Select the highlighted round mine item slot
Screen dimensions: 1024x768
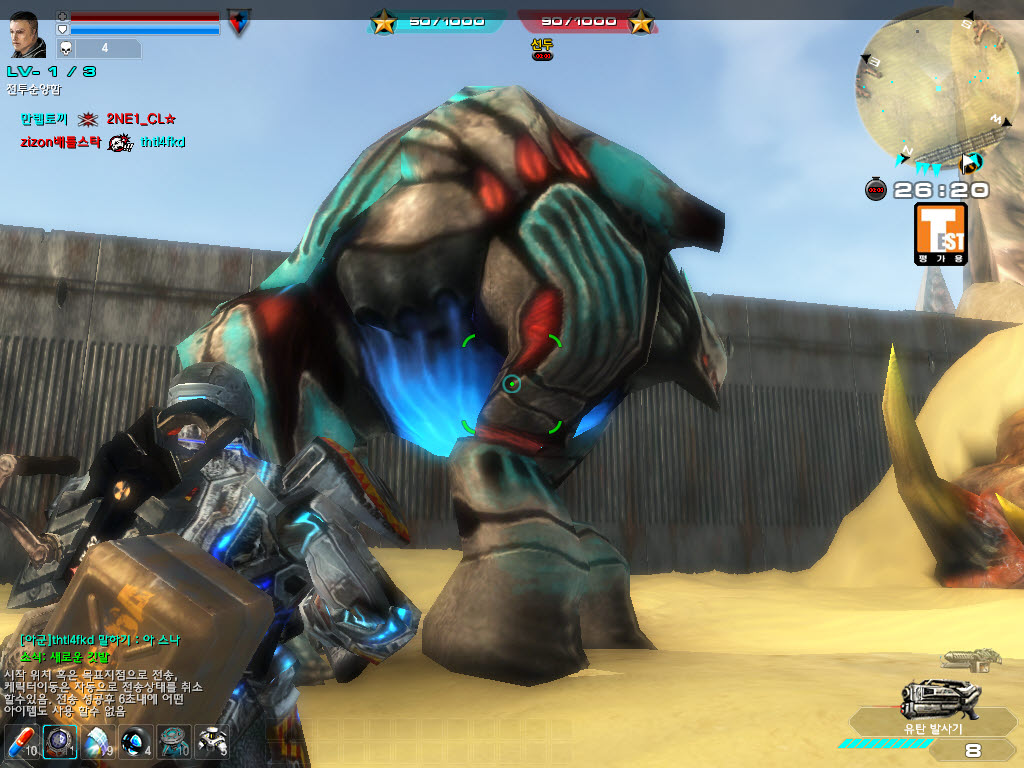(60, 743)
